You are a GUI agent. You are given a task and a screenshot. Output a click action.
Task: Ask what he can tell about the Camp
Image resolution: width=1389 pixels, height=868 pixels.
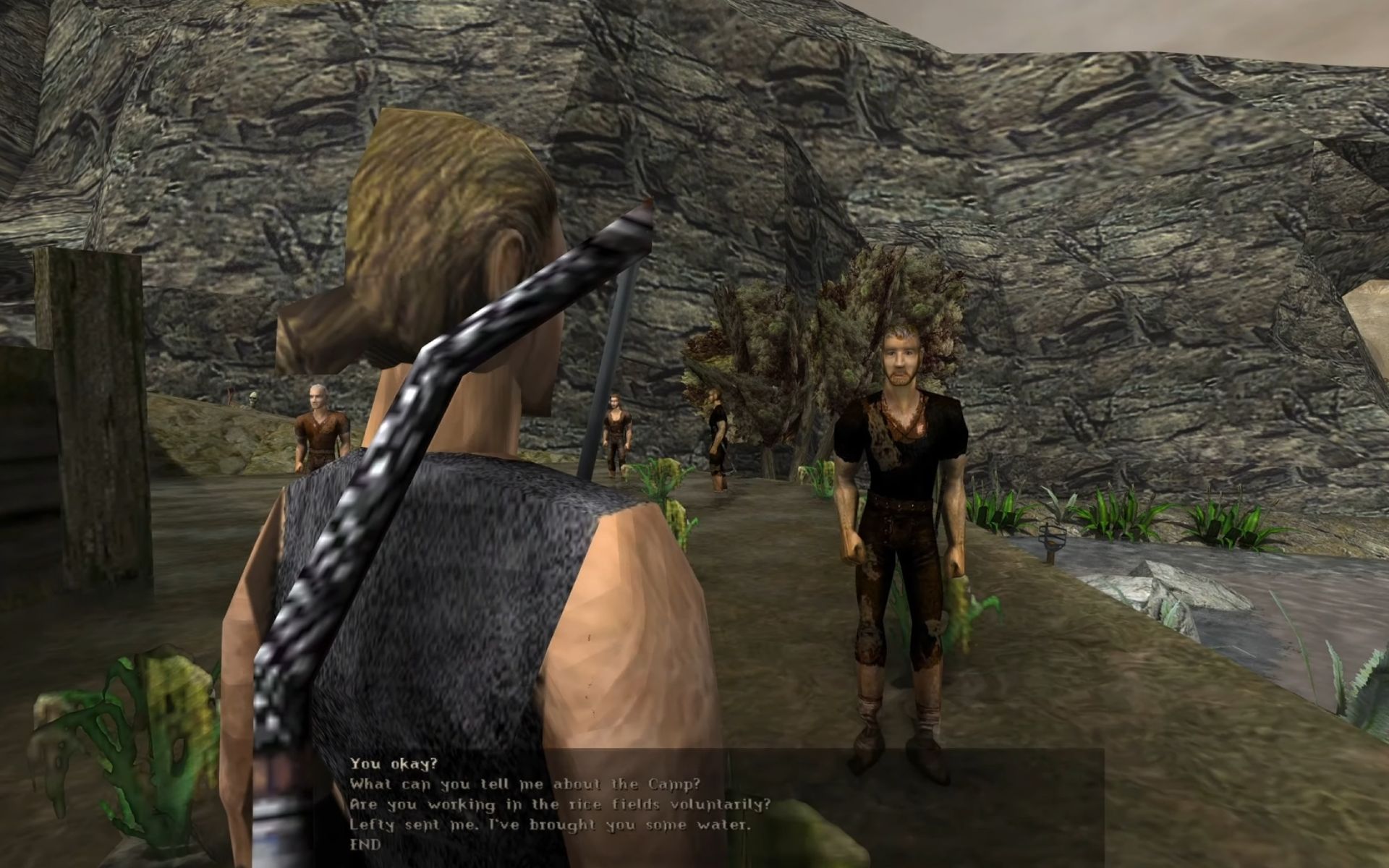pos(525,784)
